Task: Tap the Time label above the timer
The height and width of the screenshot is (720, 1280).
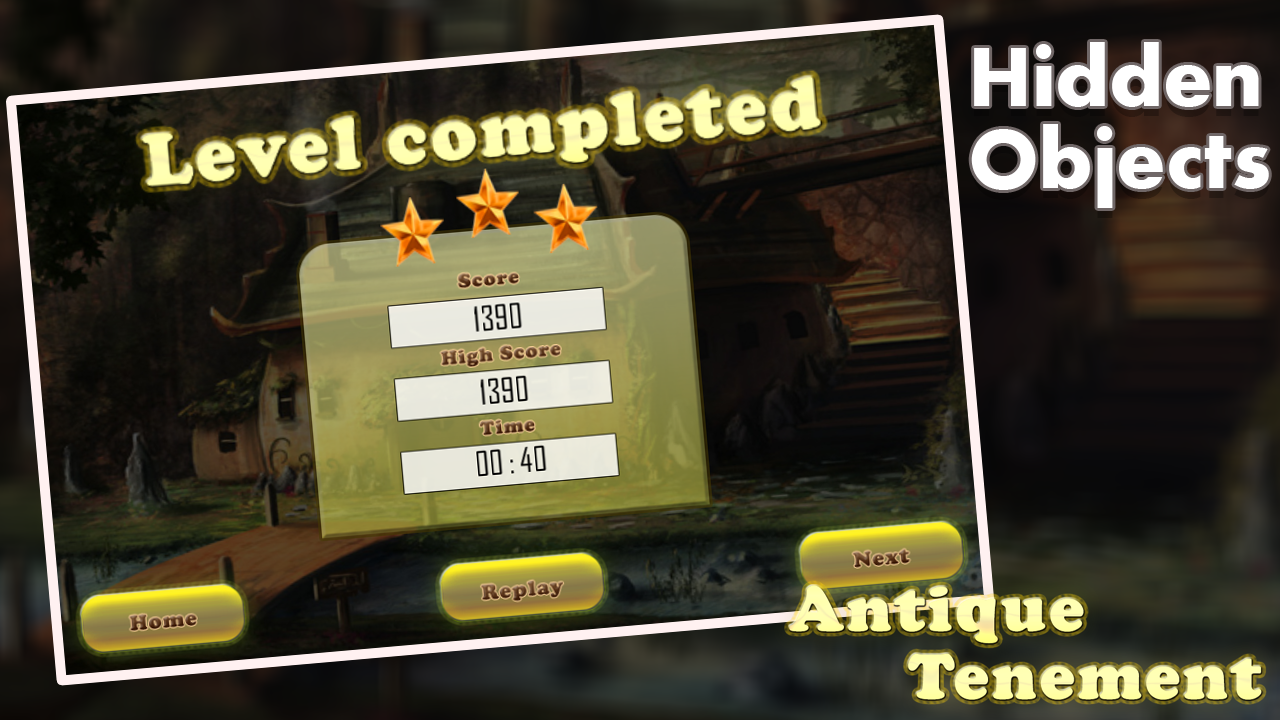Action: (x=508, y=425)
